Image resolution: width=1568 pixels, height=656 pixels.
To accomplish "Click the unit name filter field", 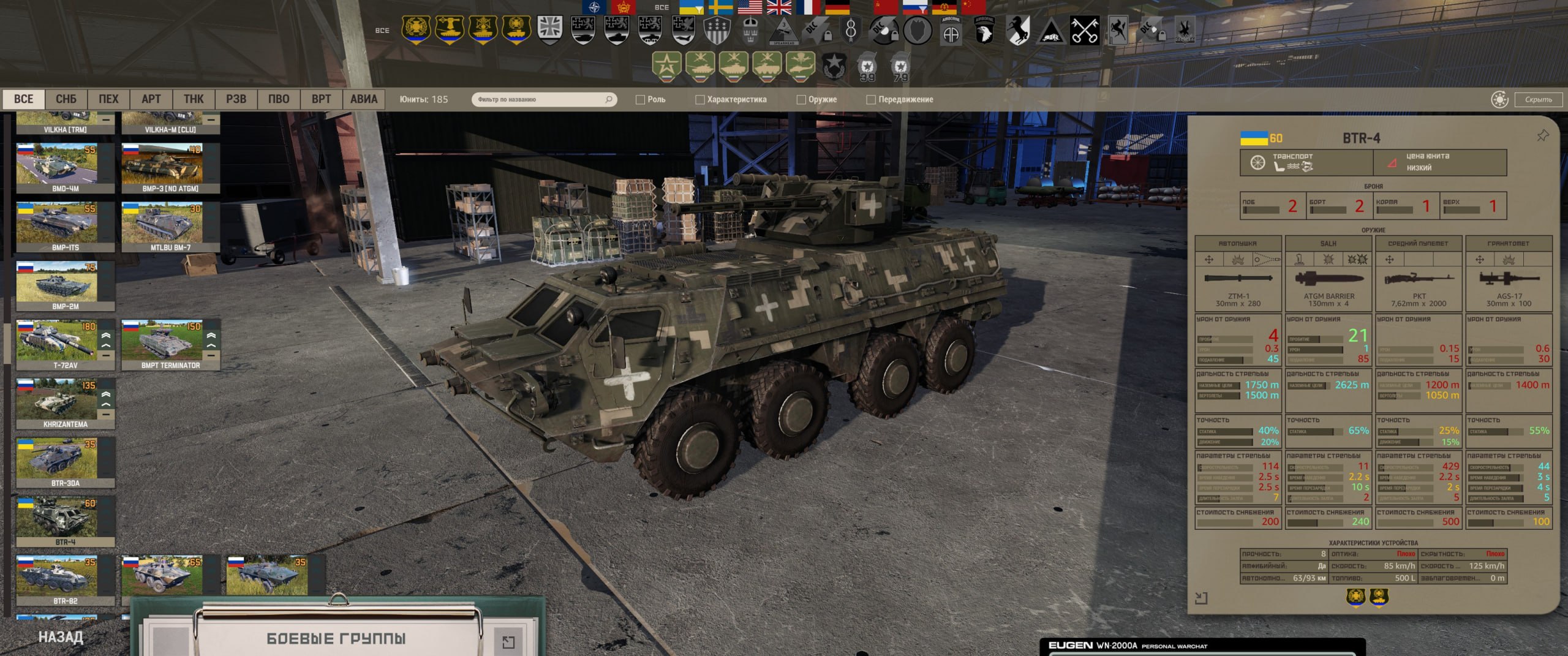I will (x=539, y=99).
